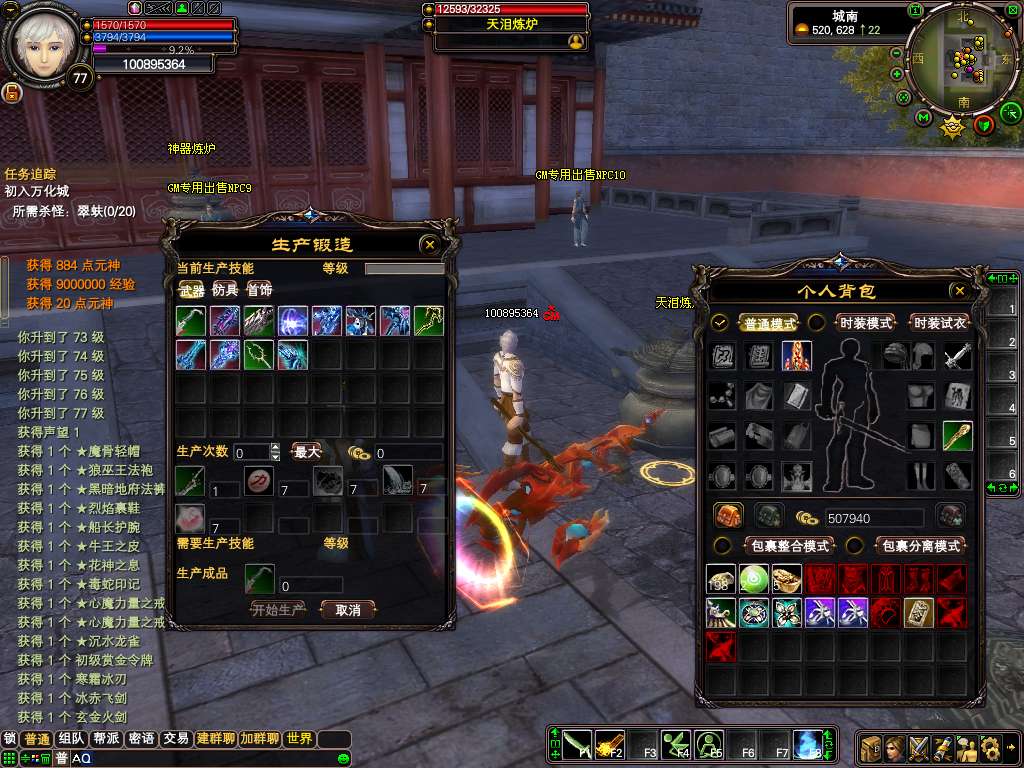Open the 时装试衣 fitting room
1024x768 pixels.
point(939,323)
